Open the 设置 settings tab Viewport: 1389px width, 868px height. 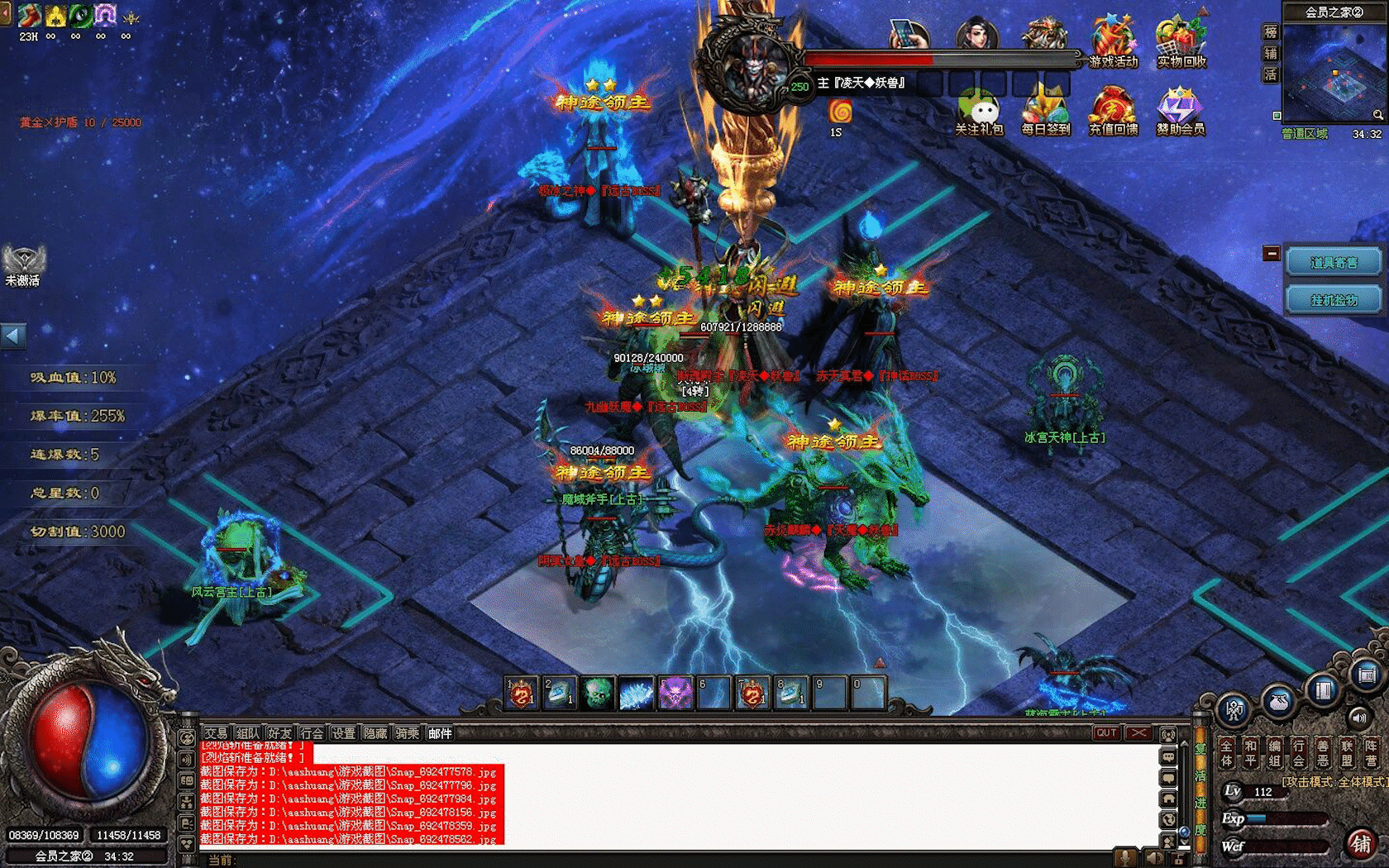(343, 733)
